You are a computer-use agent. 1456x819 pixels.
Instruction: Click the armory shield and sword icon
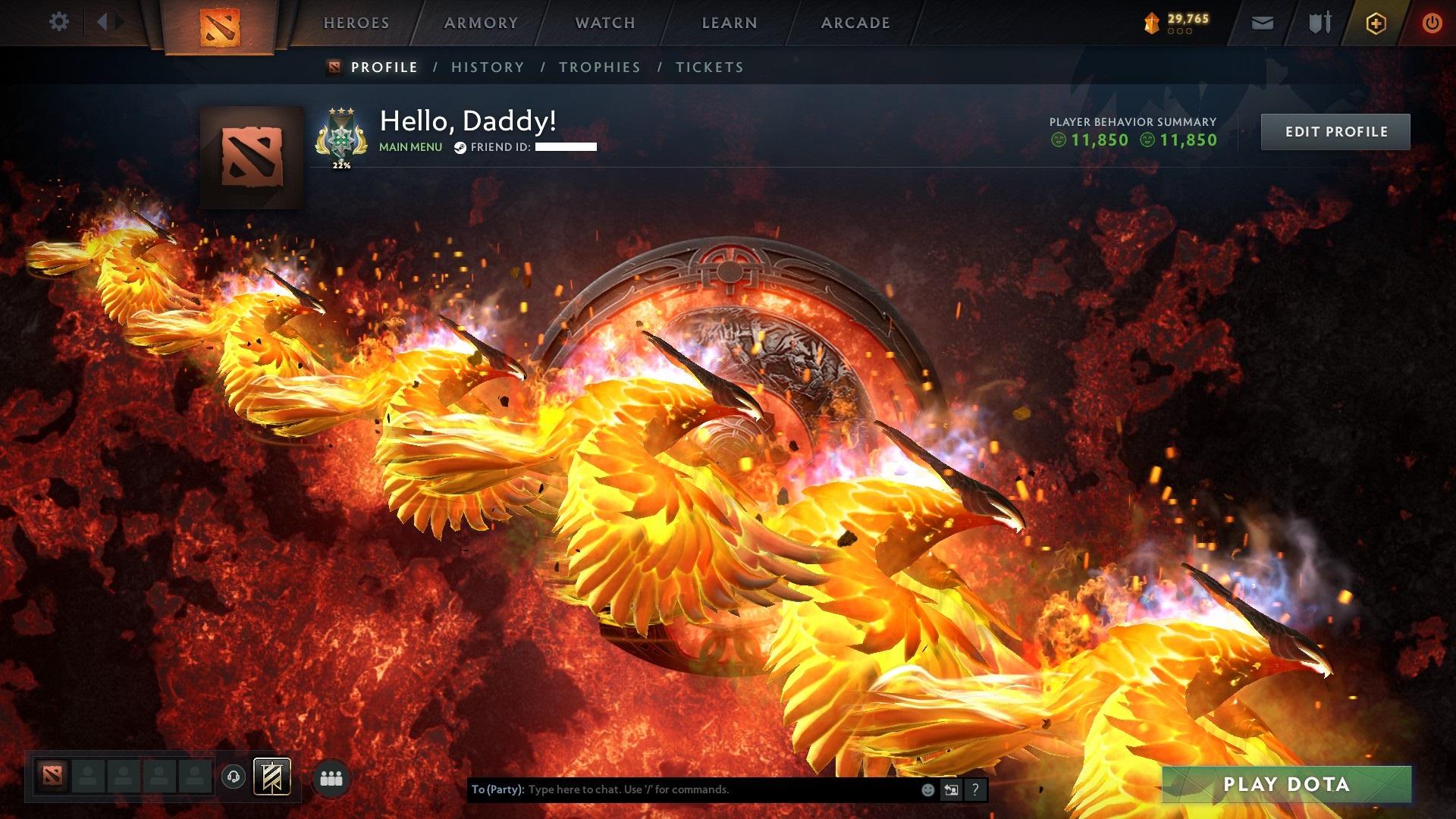pos(1319,23)
